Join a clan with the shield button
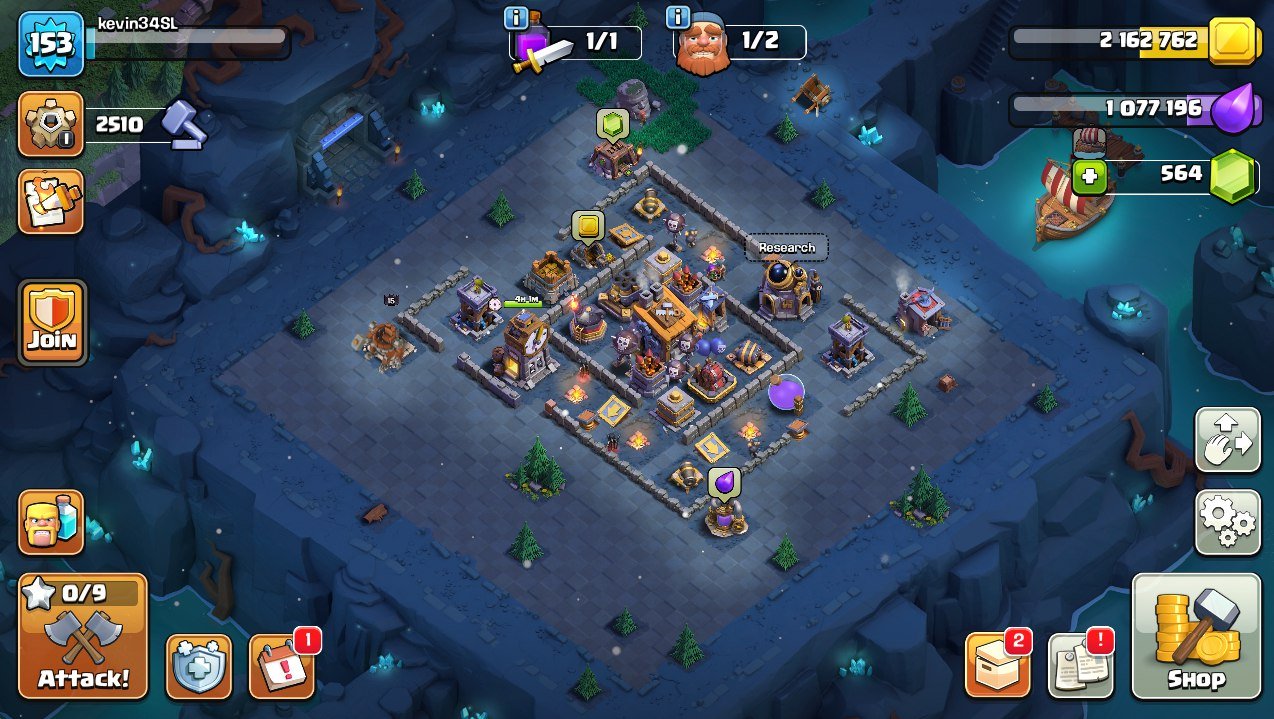The image size is (1274, 719). 52,321
